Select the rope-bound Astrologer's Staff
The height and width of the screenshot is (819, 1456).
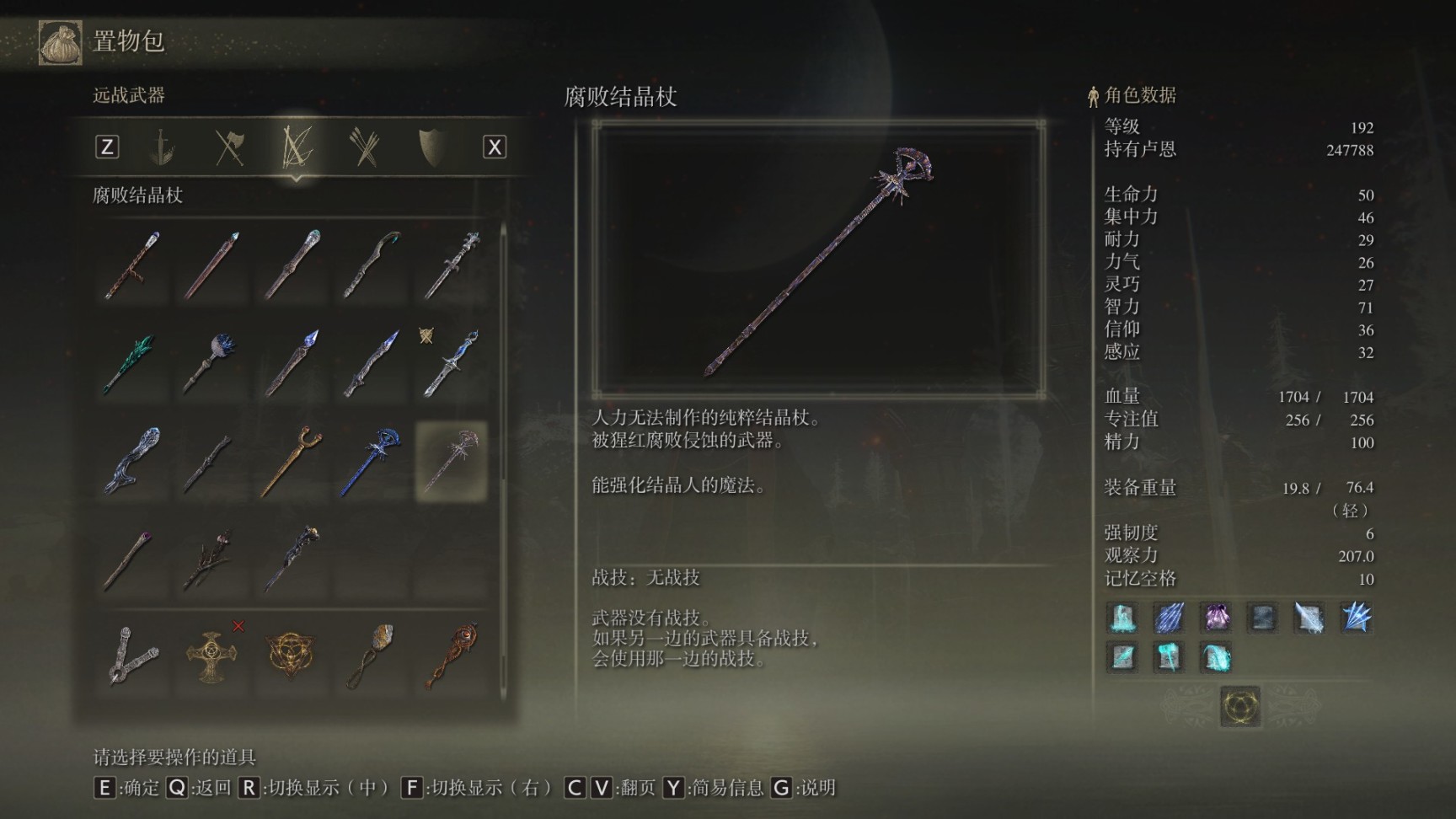(131, 265)
